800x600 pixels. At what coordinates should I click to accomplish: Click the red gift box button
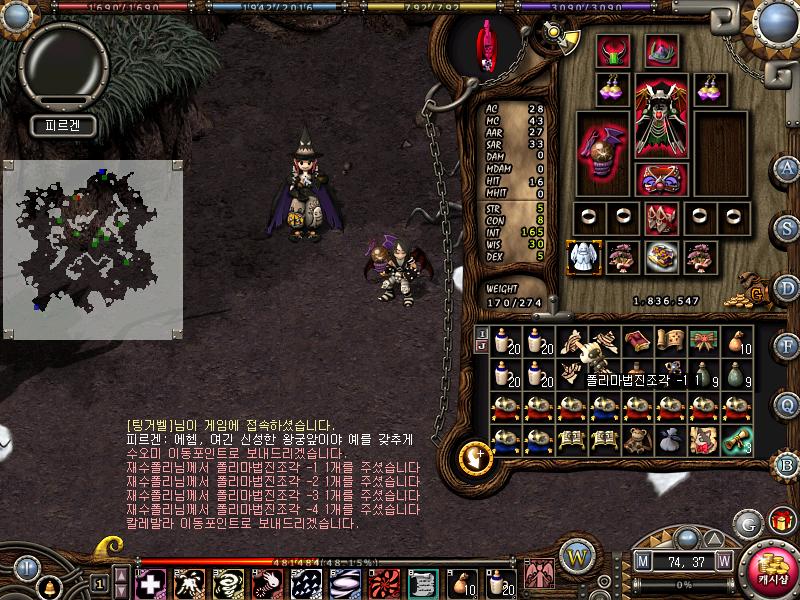(x=780, y=520)
